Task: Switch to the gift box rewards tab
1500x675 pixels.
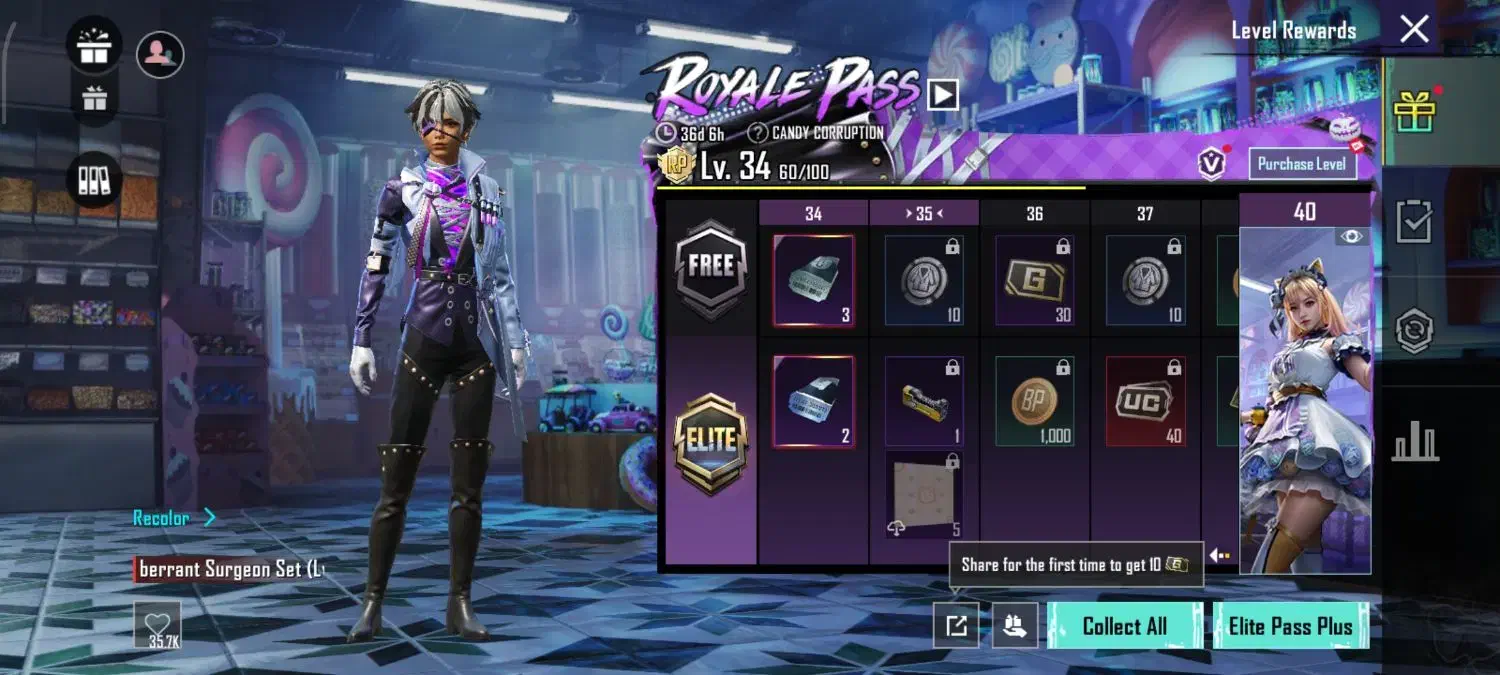Action: coord(1415,110)
